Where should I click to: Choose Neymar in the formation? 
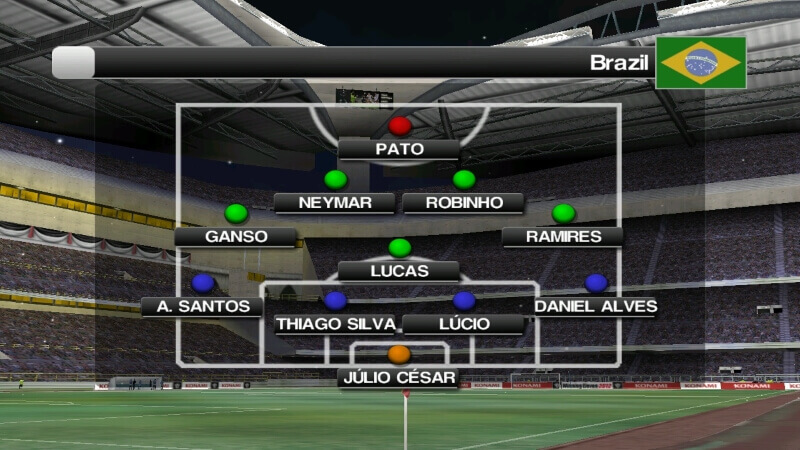[x=335, y=203]
